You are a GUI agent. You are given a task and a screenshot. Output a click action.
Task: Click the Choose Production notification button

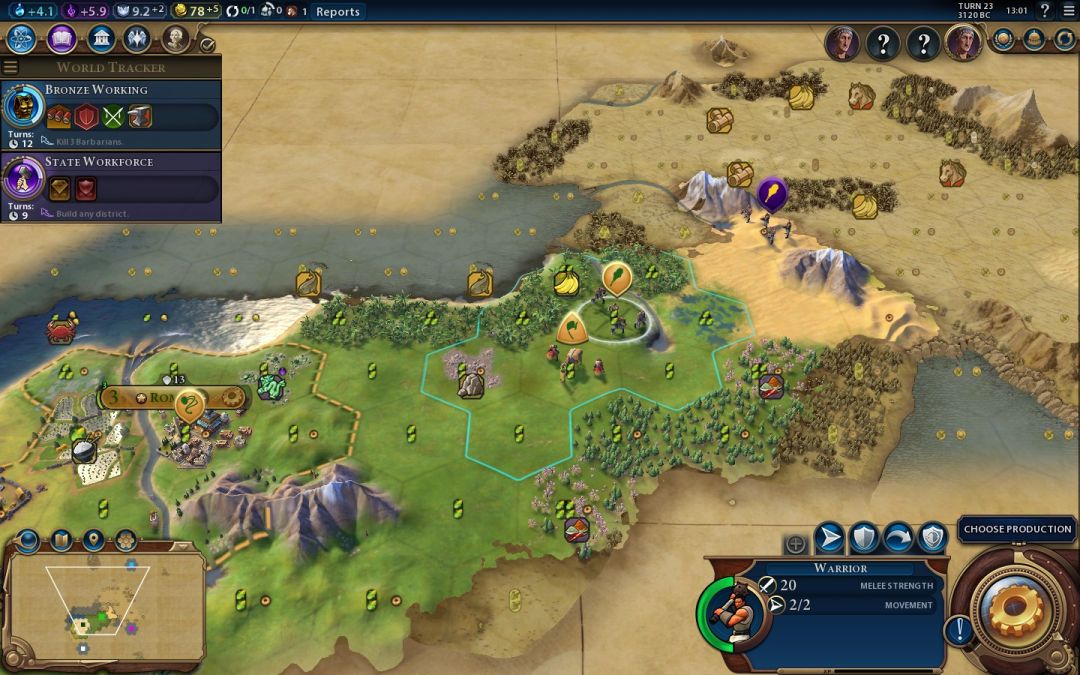click(x=1017, y=529)
